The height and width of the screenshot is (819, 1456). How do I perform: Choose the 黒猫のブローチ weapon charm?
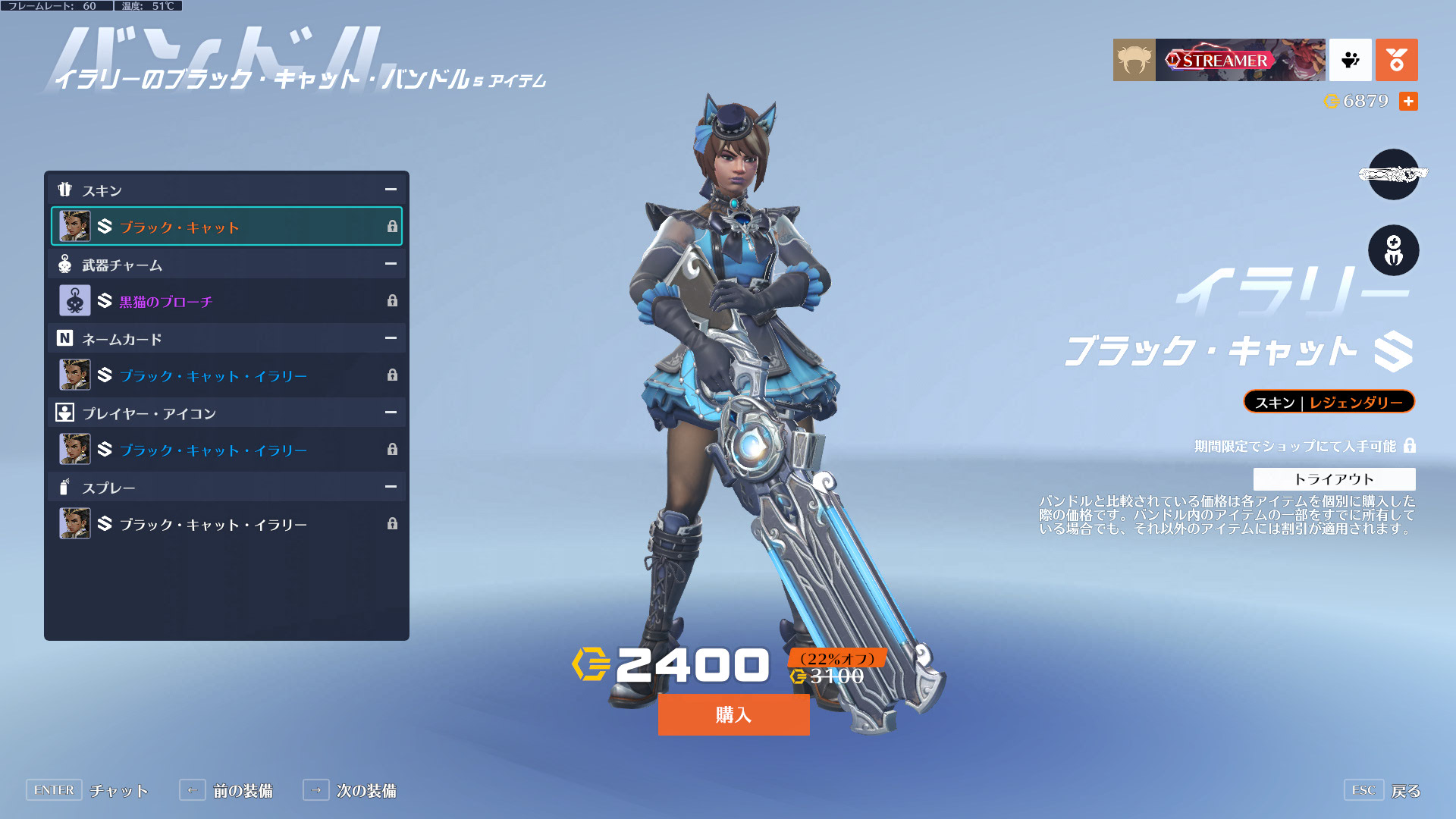(226, 301)
